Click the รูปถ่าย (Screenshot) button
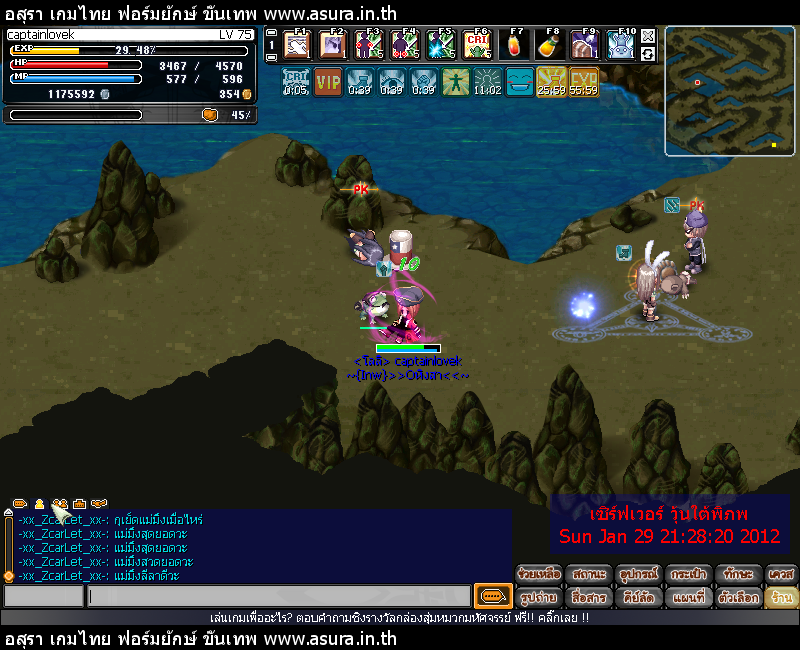This screenshot has width=800, height=650. tap(538, 597)
